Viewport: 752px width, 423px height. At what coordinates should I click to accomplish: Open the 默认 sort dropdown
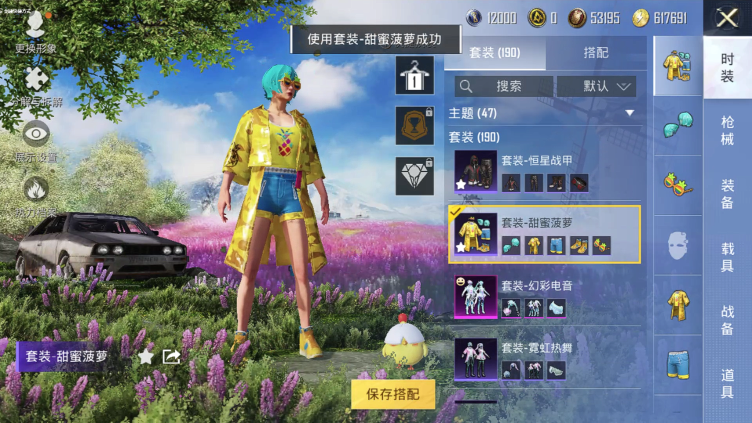(596, 86)
